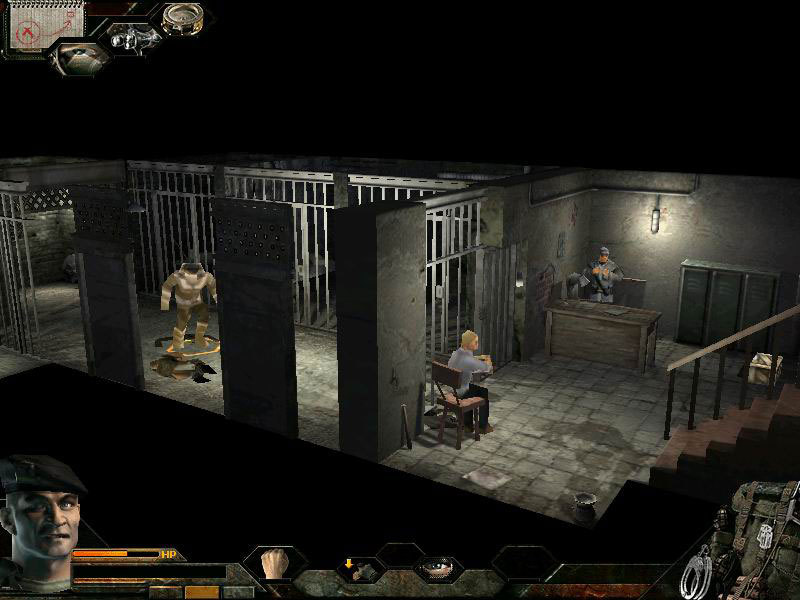Viewport: 800px width, 600px height.
Task: Select the Green Beret character portrait
Action: pos(38,510)
